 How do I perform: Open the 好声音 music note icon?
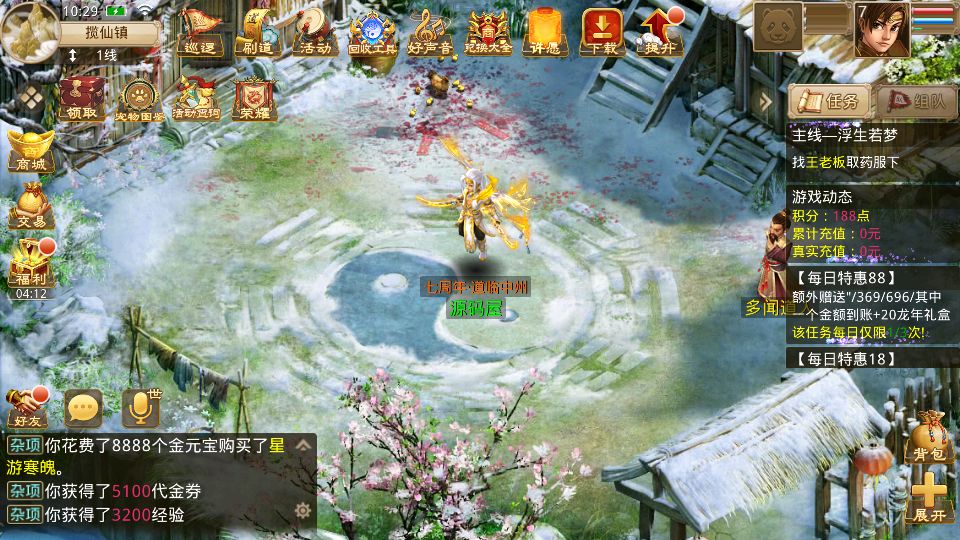[430, 31]
